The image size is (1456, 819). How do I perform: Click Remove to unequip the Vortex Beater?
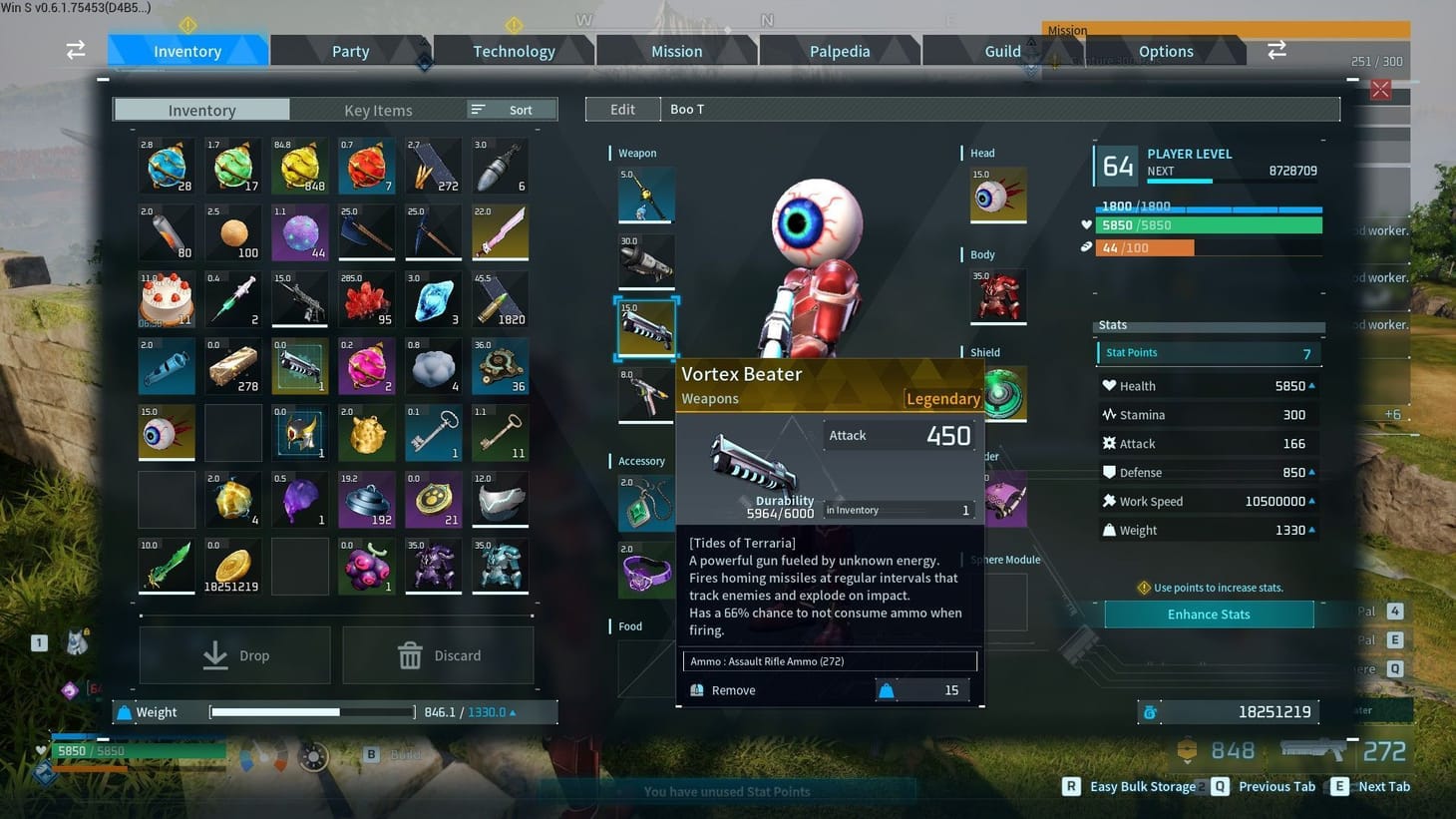(x=733, y=689)
